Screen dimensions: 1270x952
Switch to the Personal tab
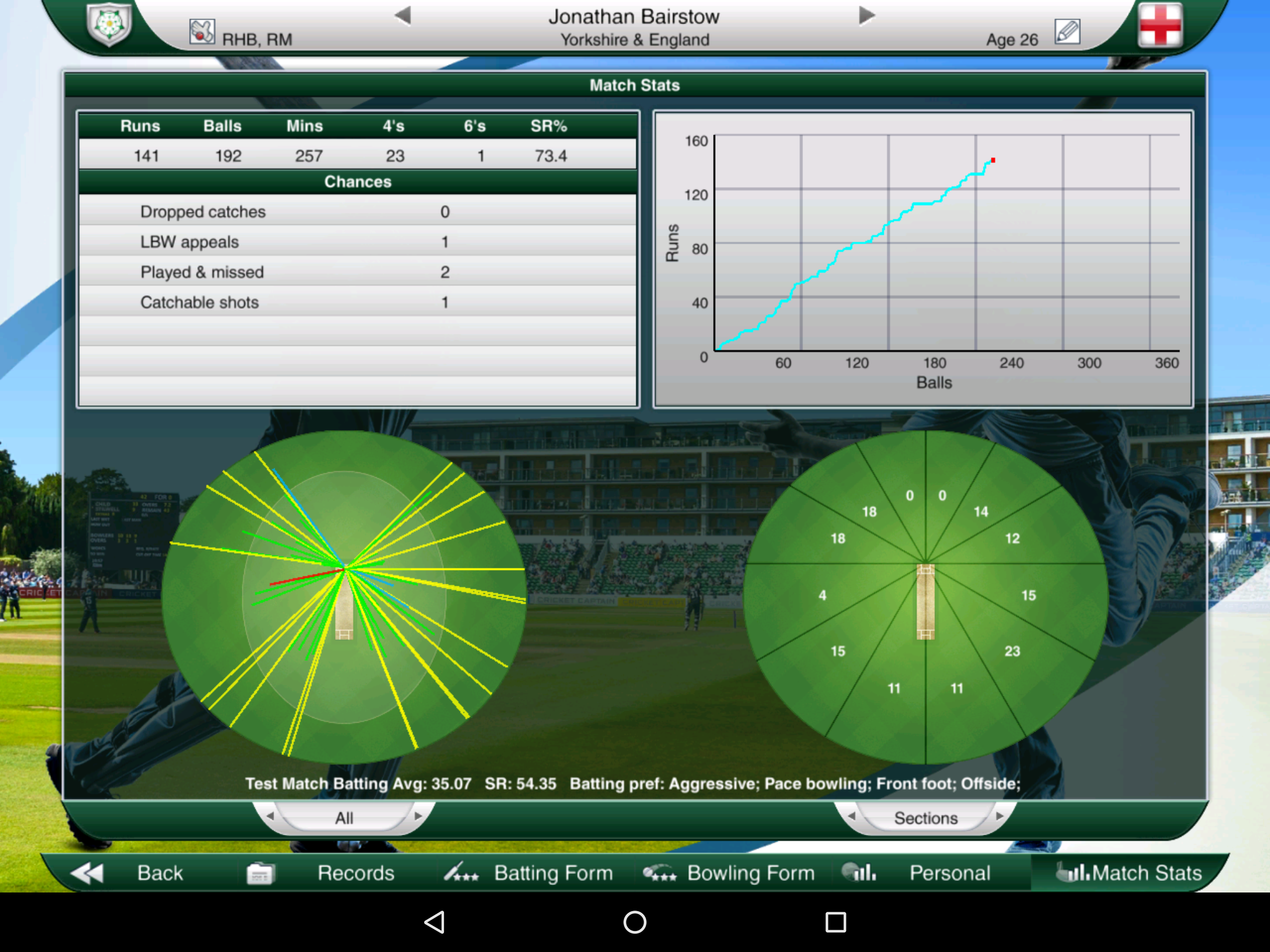tap(949, 872)
